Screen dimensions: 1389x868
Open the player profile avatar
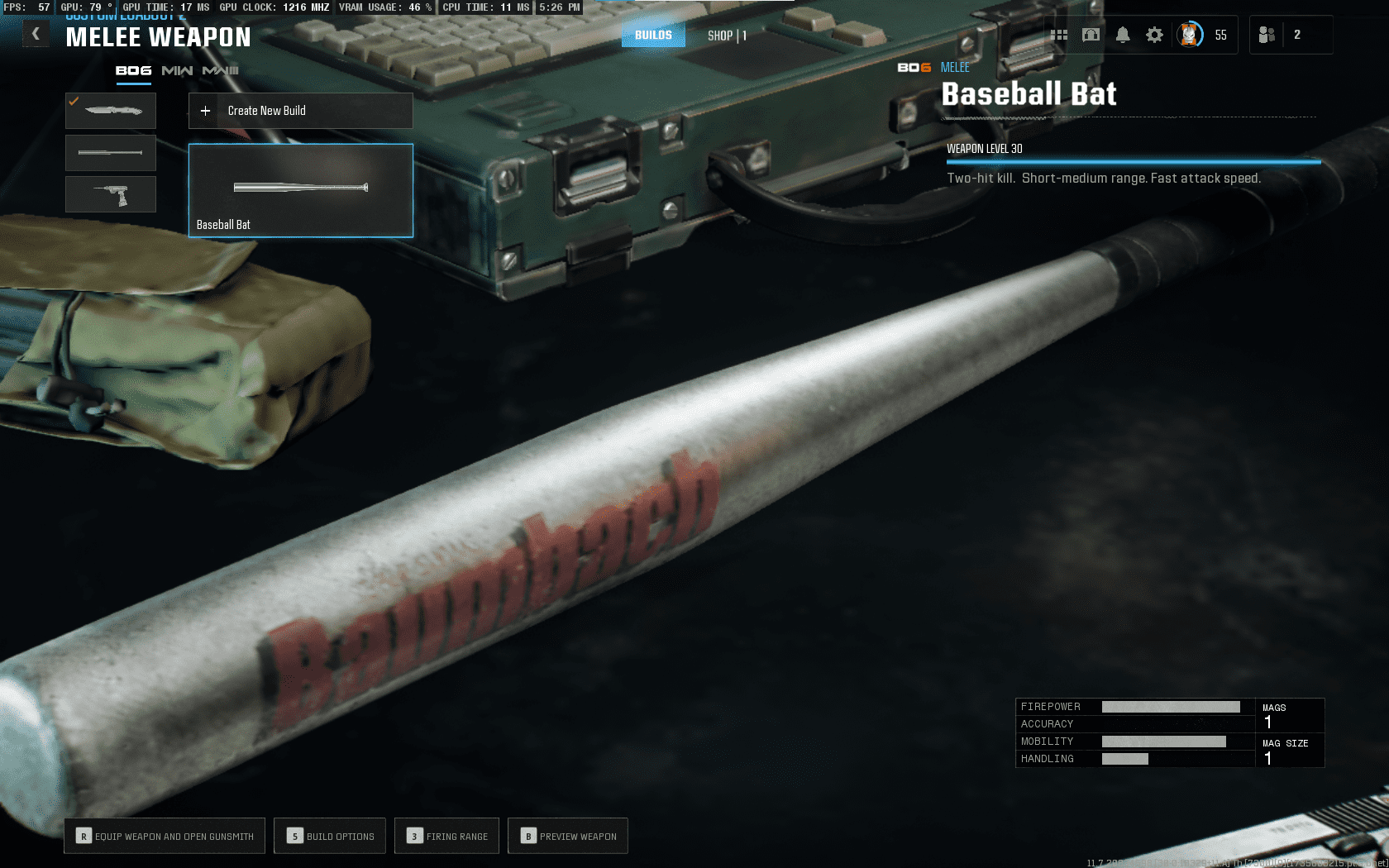tap(1190, 35)
